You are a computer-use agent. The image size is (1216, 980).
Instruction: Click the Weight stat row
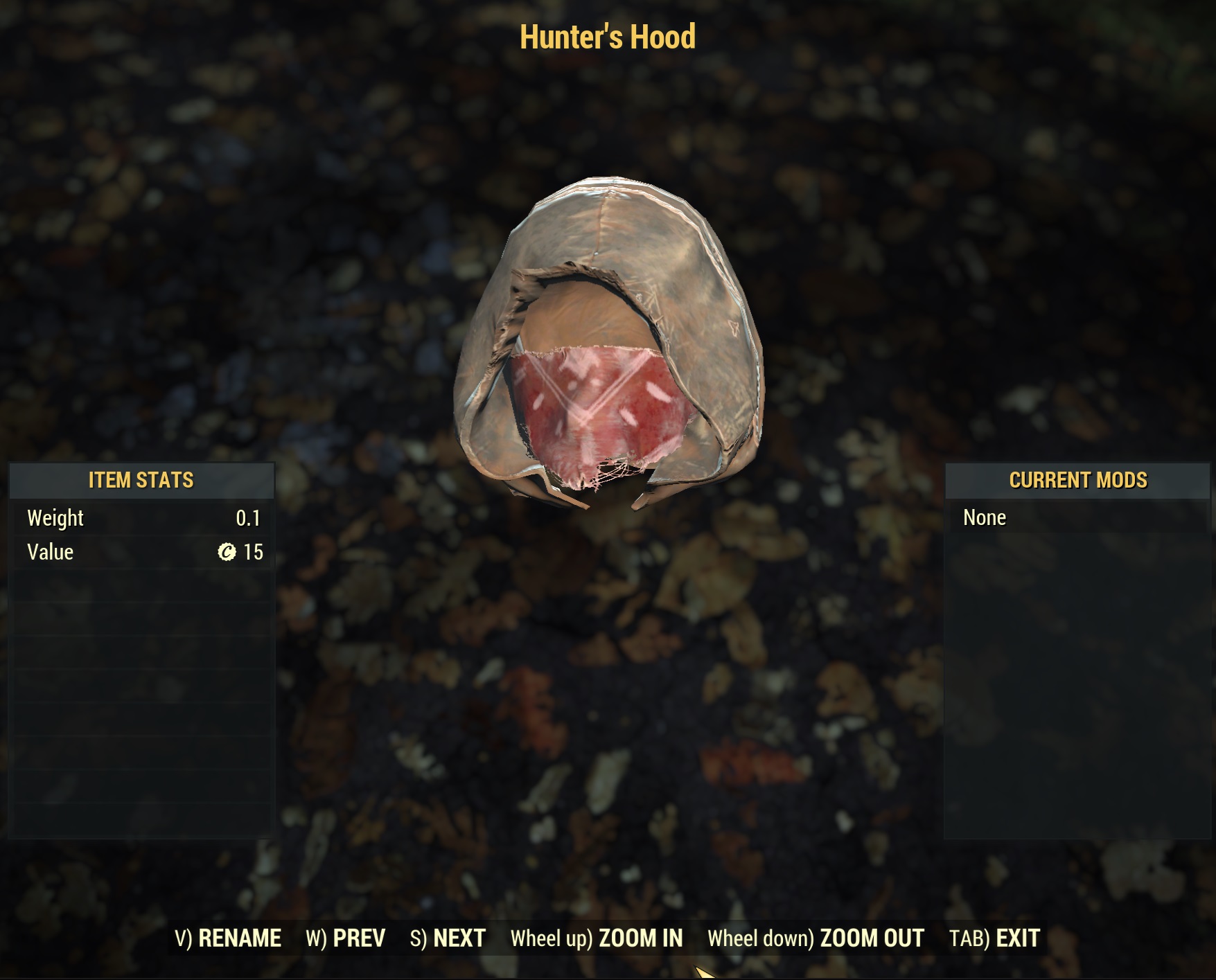(139, 518)
